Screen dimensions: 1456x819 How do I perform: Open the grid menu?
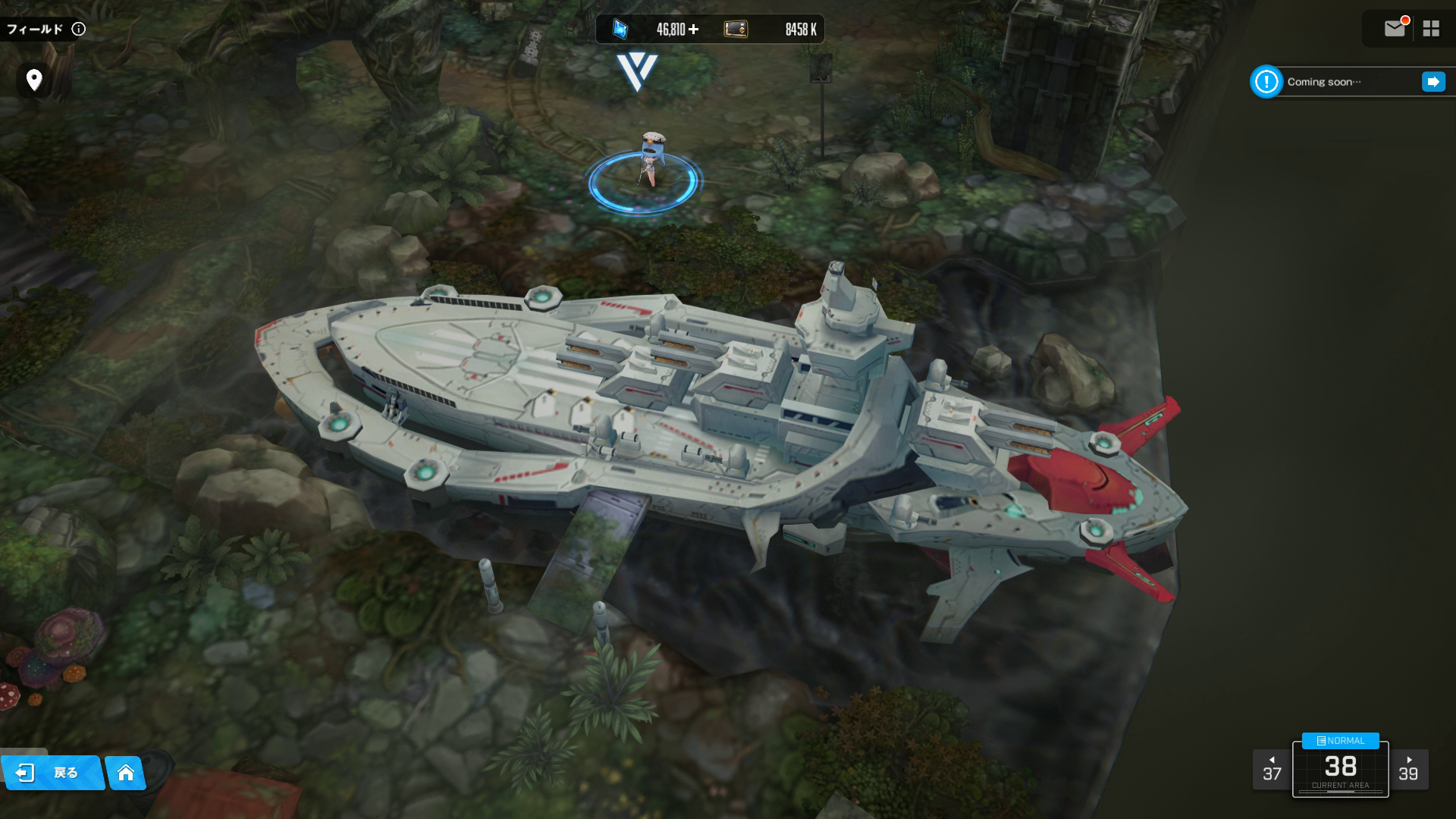[x=1431, y=29]
